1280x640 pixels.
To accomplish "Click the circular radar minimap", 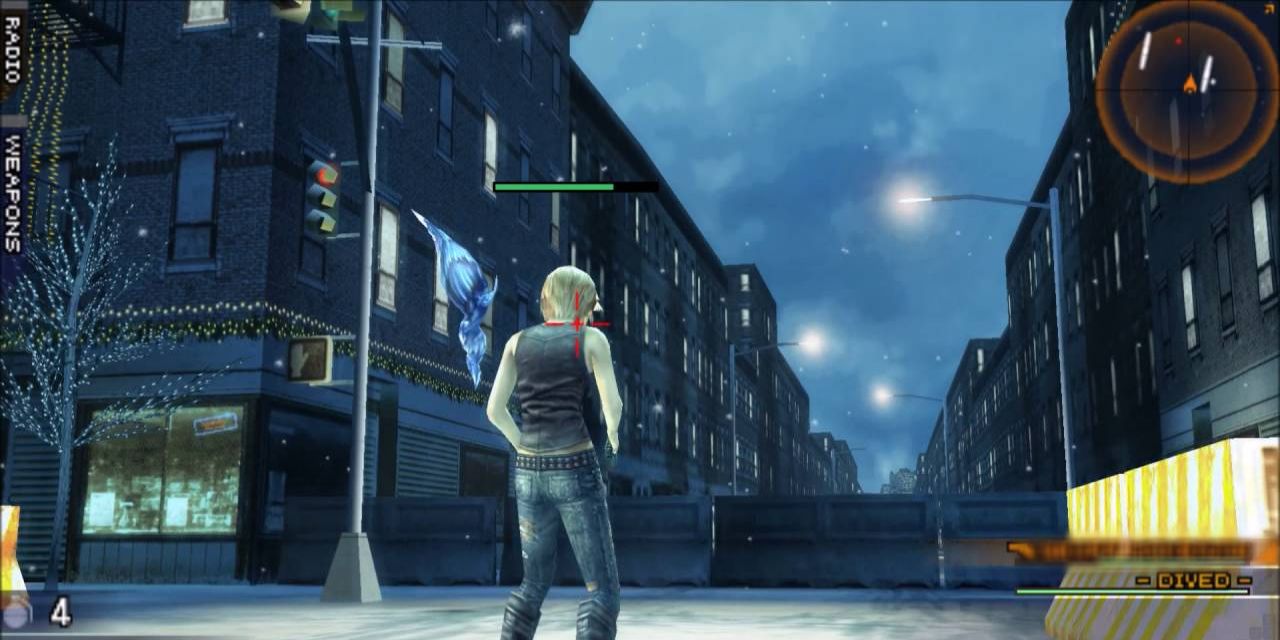I will pyautogui.click(x=1187, y=90).
